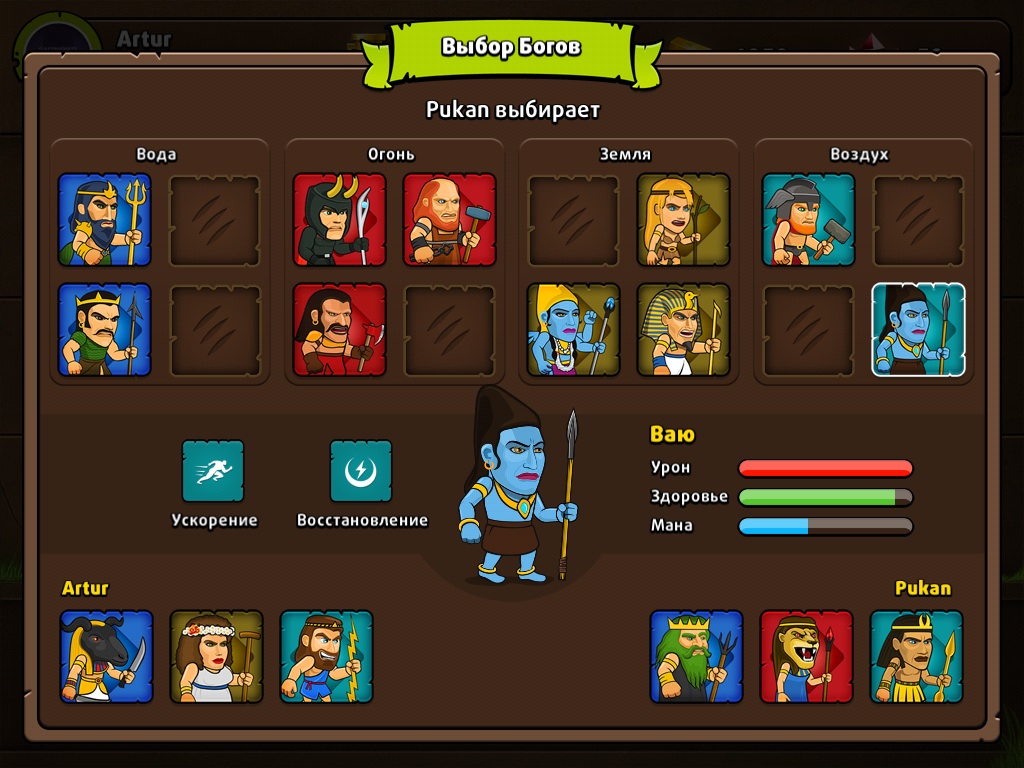The image size is (1024, 768).
Task: Inspect Pukan's golden-crowned spear warrior card
Action: 916,656
